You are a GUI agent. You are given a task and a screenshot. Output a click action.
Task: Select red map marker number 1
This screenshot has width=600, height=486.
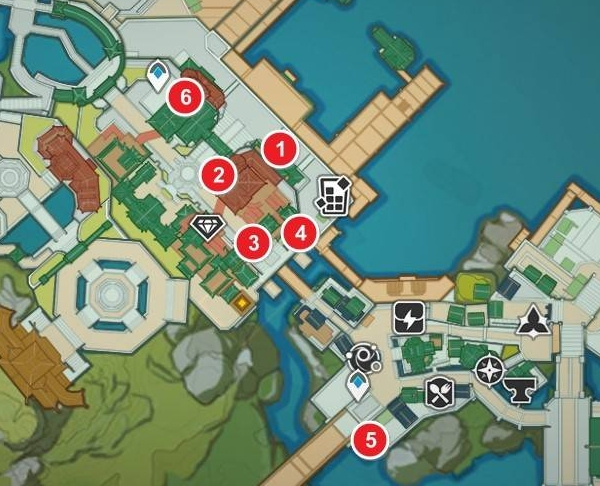[x=280, y=150]
